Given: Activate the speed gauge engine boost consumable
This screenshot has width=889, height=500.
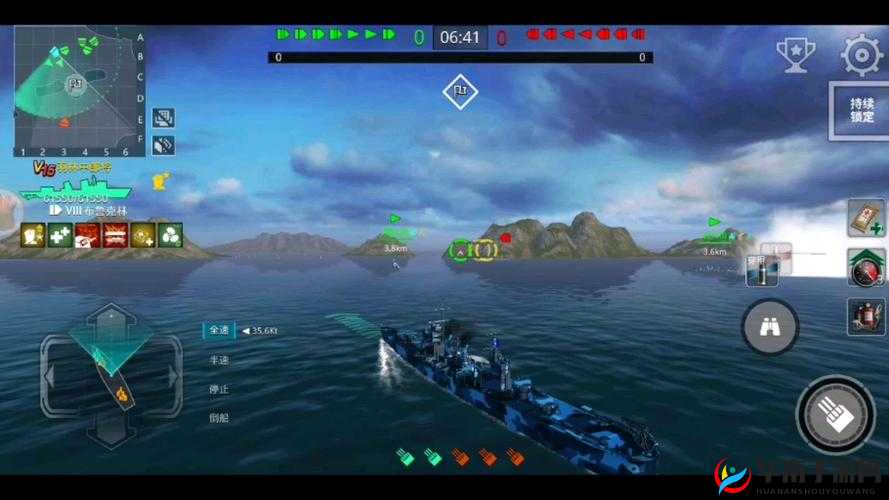Looking at the screenshot, I should click(x=866, y=267).
